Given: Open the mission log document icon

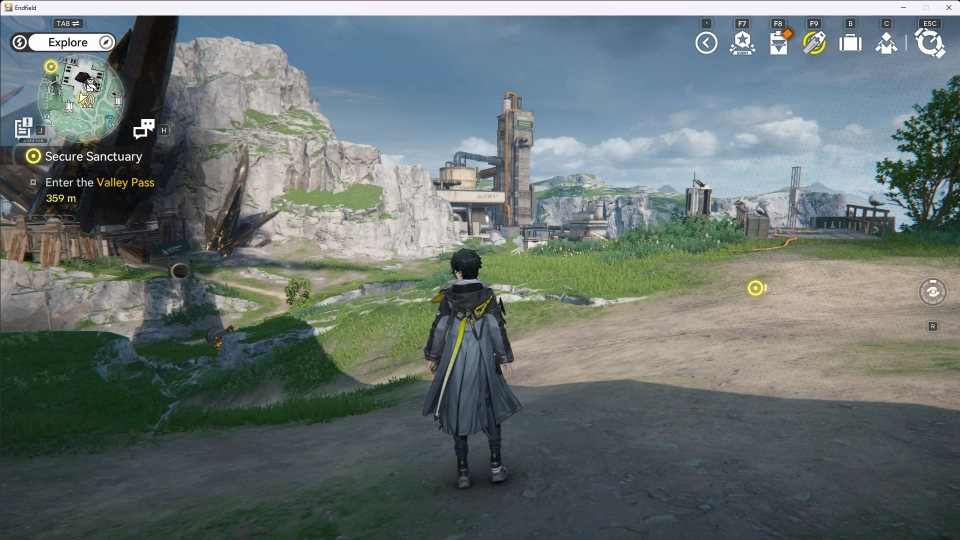Looking at the screenshot, I should pyautogui.click(x=24, y=128).
